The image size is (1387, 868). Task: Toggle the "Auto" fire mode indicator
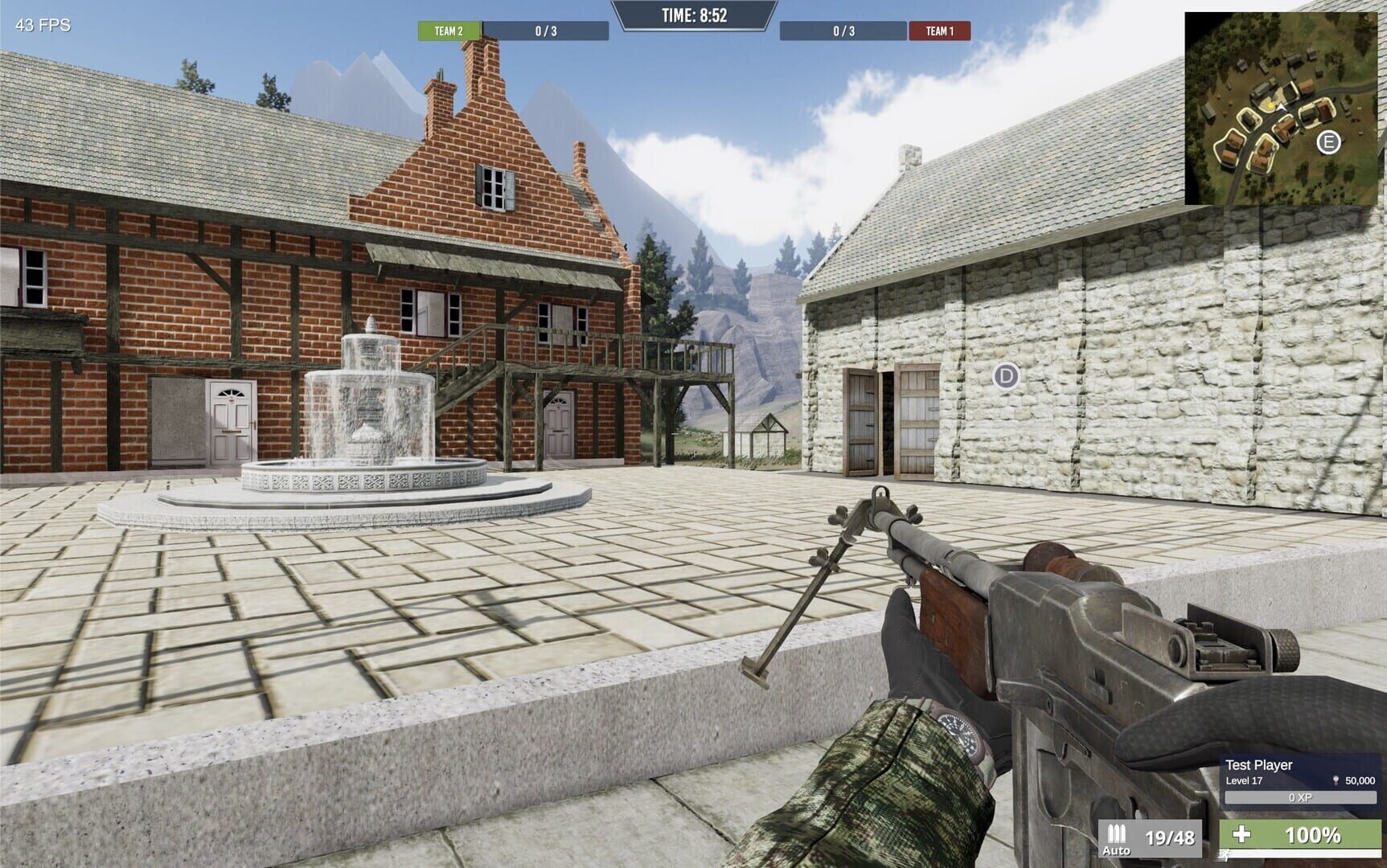tap(1118, 850)
